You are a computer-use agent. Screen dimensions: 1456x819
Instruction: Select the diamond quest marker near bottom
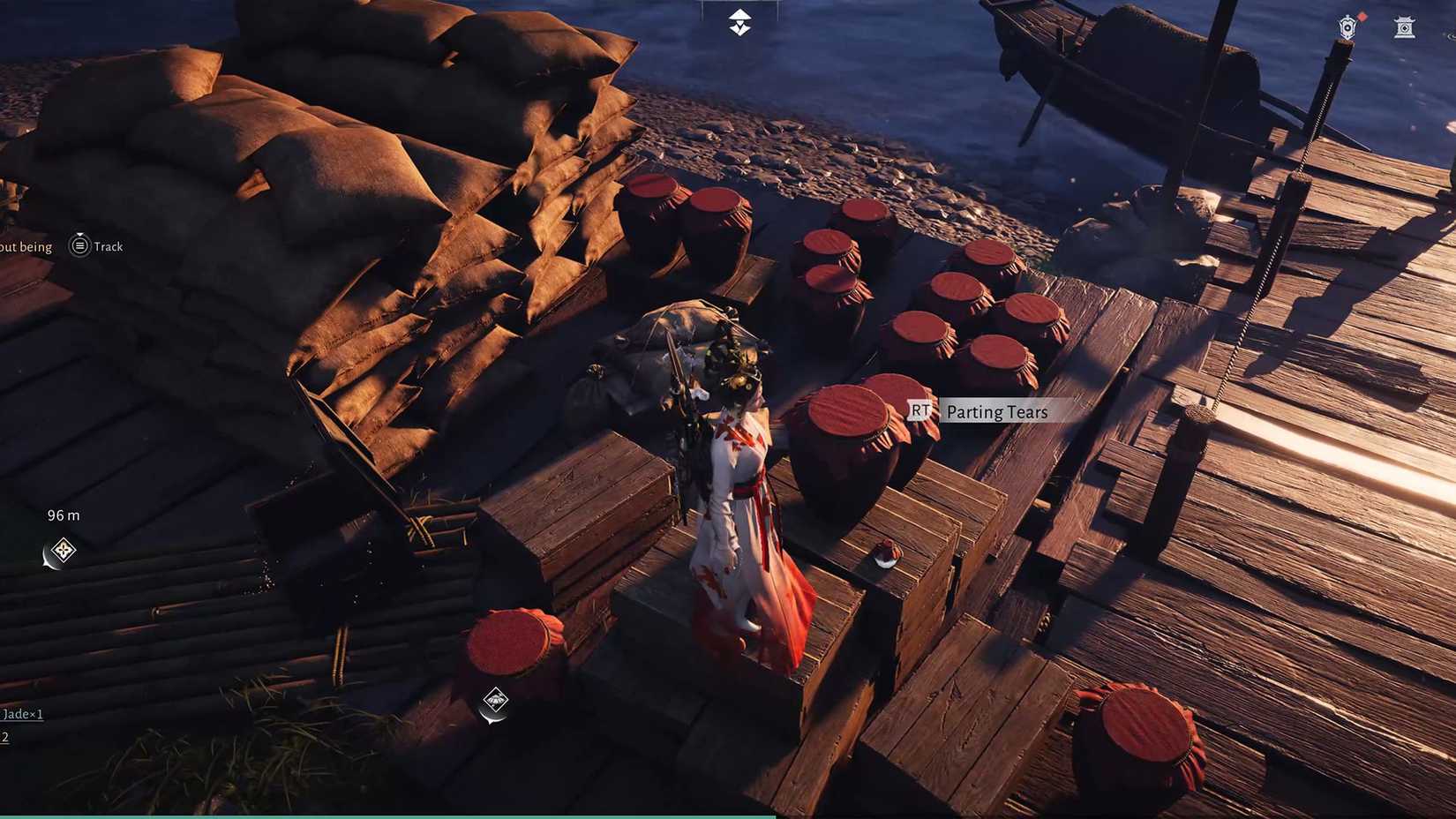pos(495,701)
